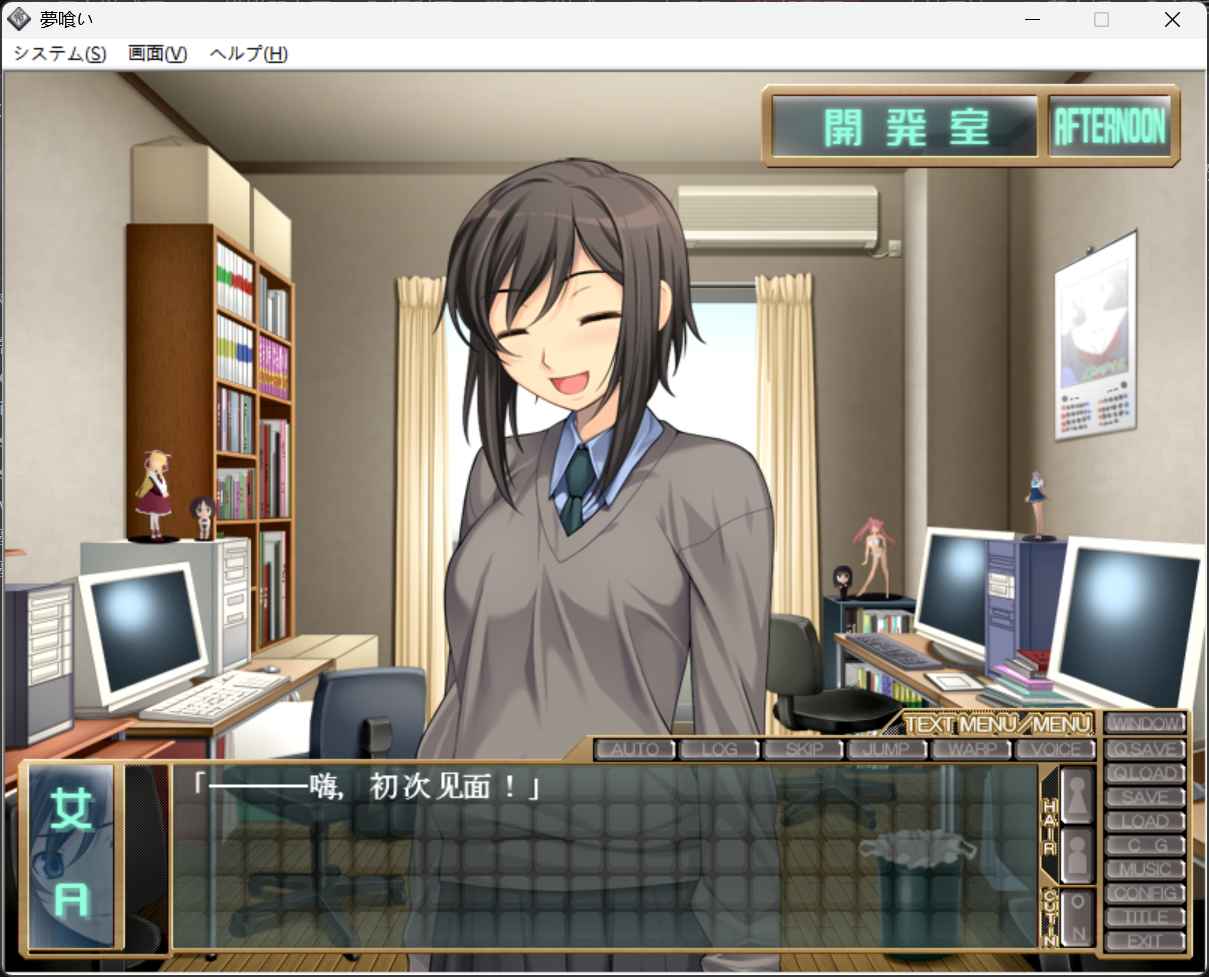Quick load with Q.LOAD
Screen dimensions: 1209x977
pyautogui.click(x=1145, y=772)
